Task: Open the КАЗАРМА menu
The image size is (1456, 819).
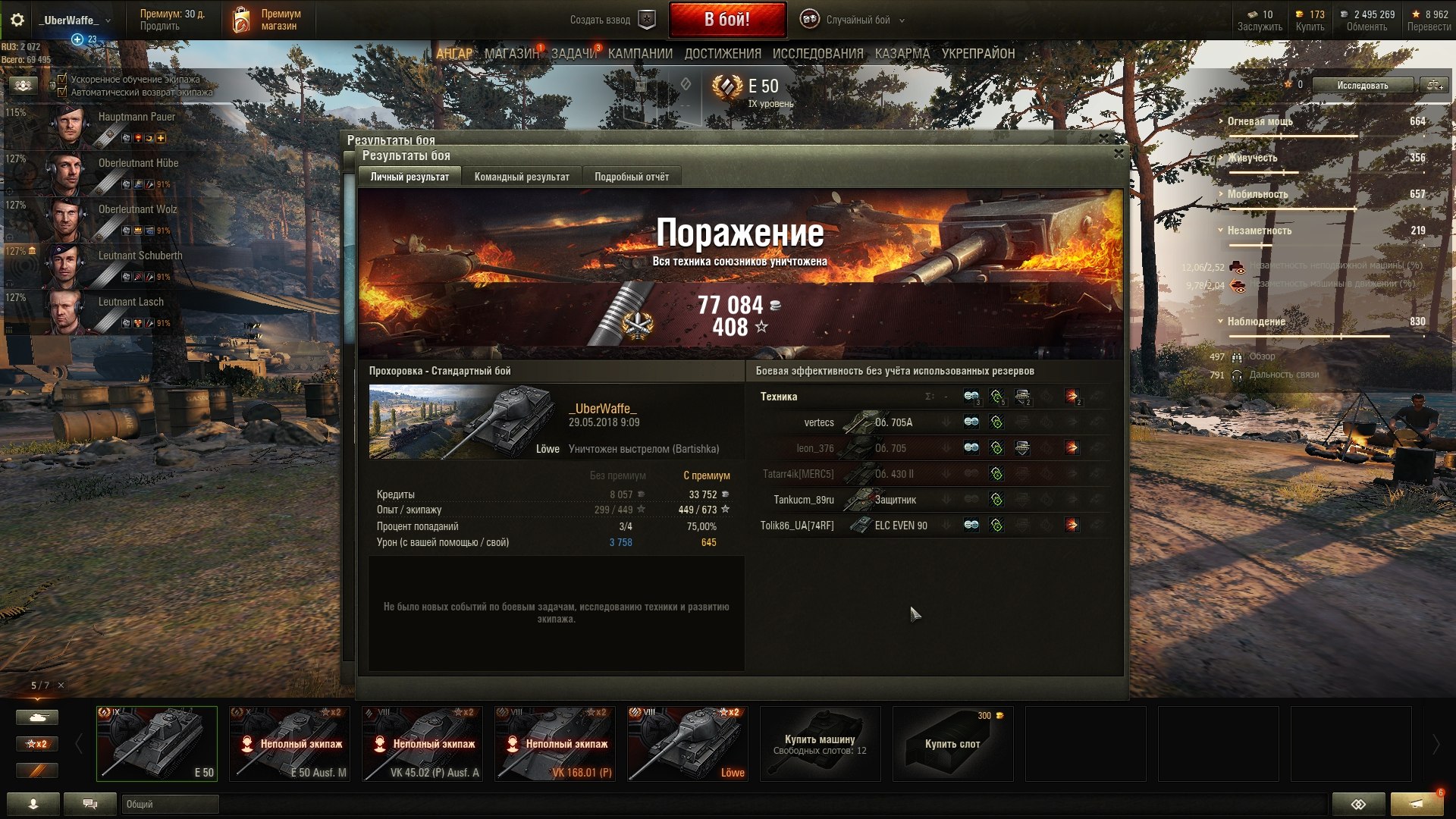Action: (x=902, y=54)
